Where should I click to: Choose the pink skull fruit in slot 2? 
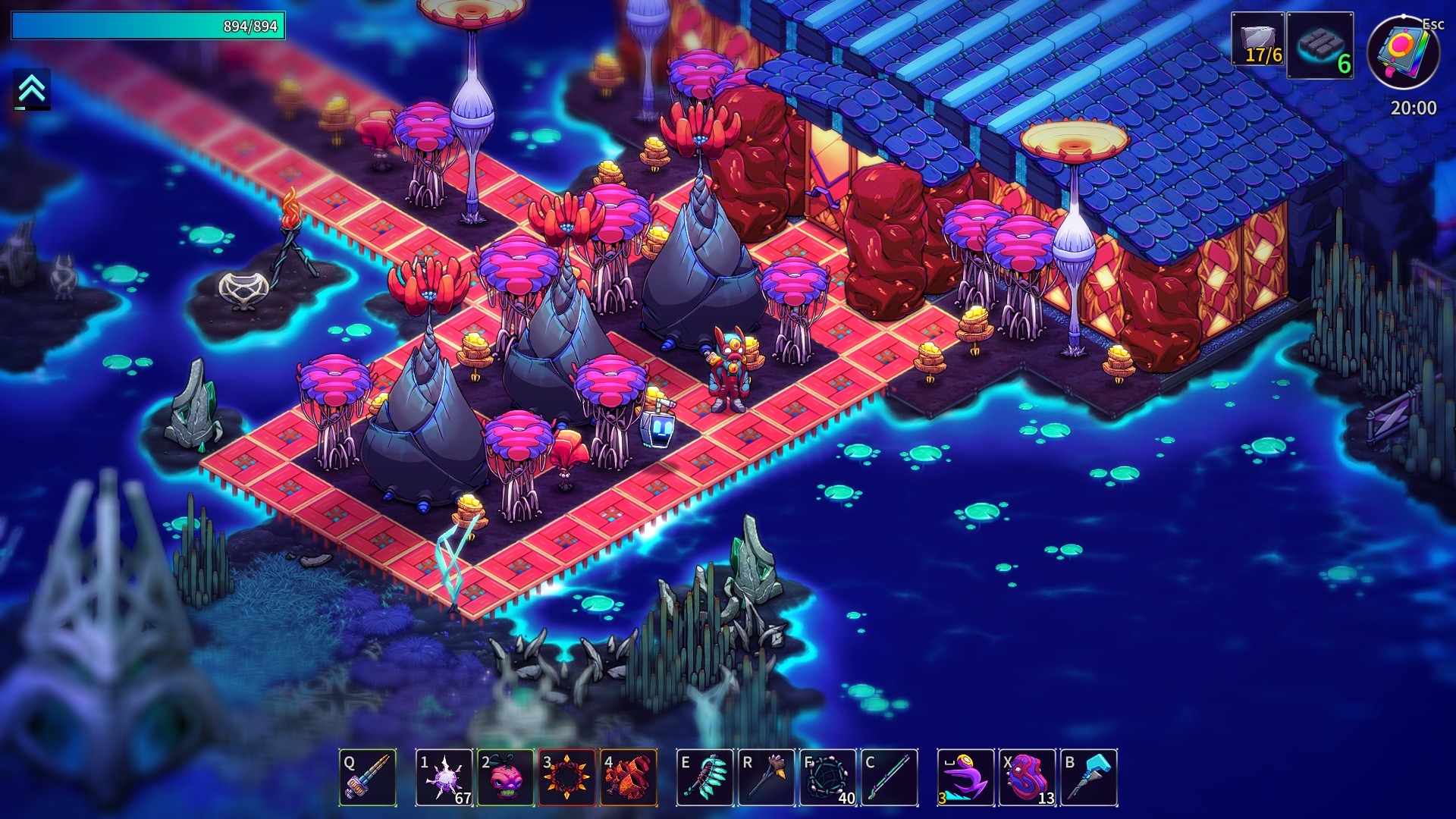coord(506,777)
